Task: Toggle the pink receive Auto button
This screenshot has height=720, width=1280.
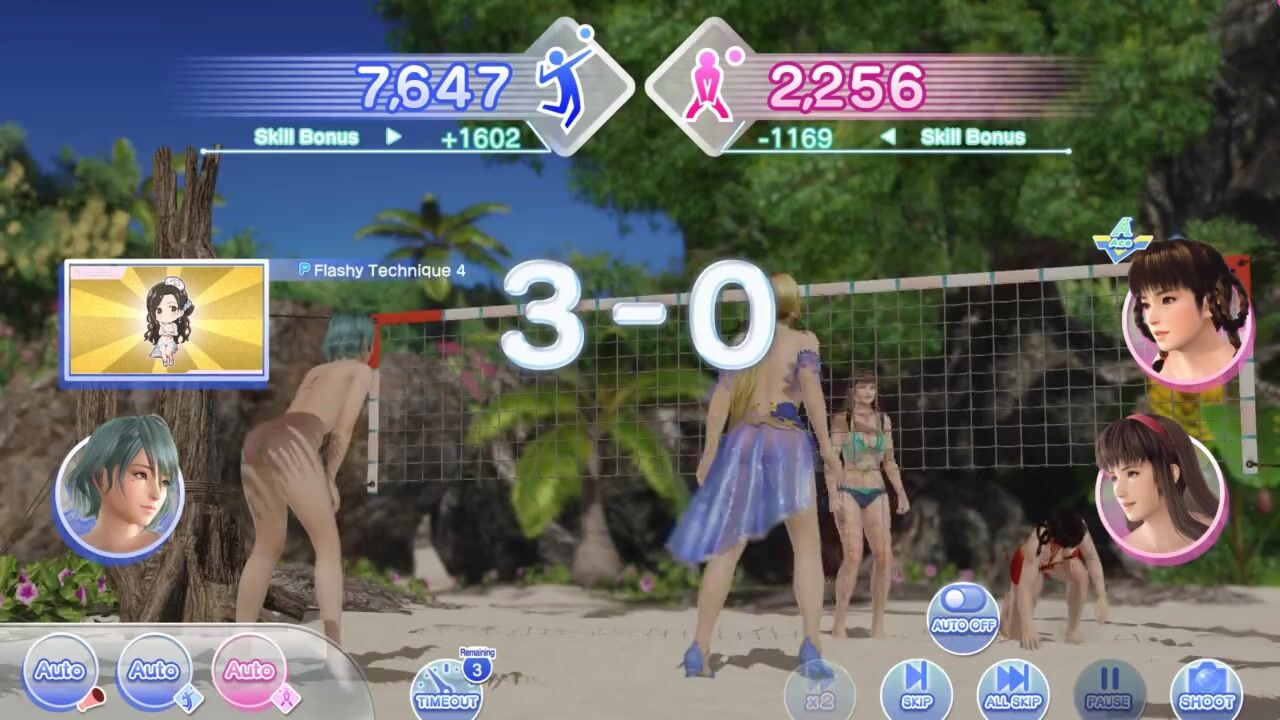Action: pos(249,671)
